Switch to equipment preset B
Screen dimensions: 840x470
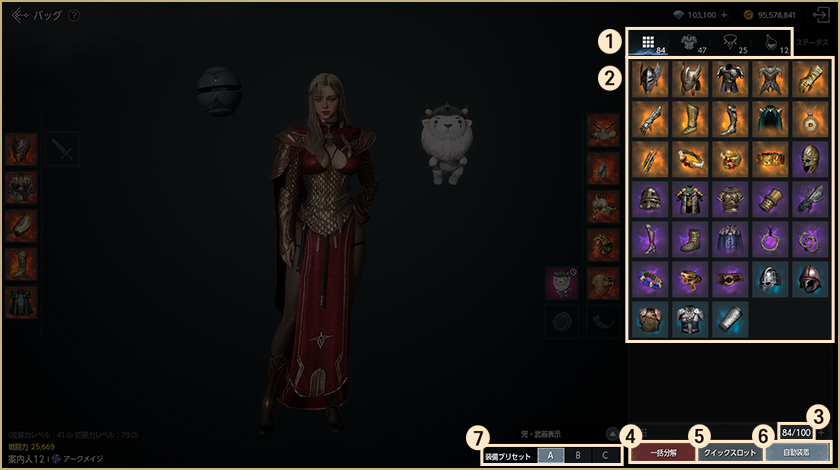pyautogui.click(x=577, y=455)
